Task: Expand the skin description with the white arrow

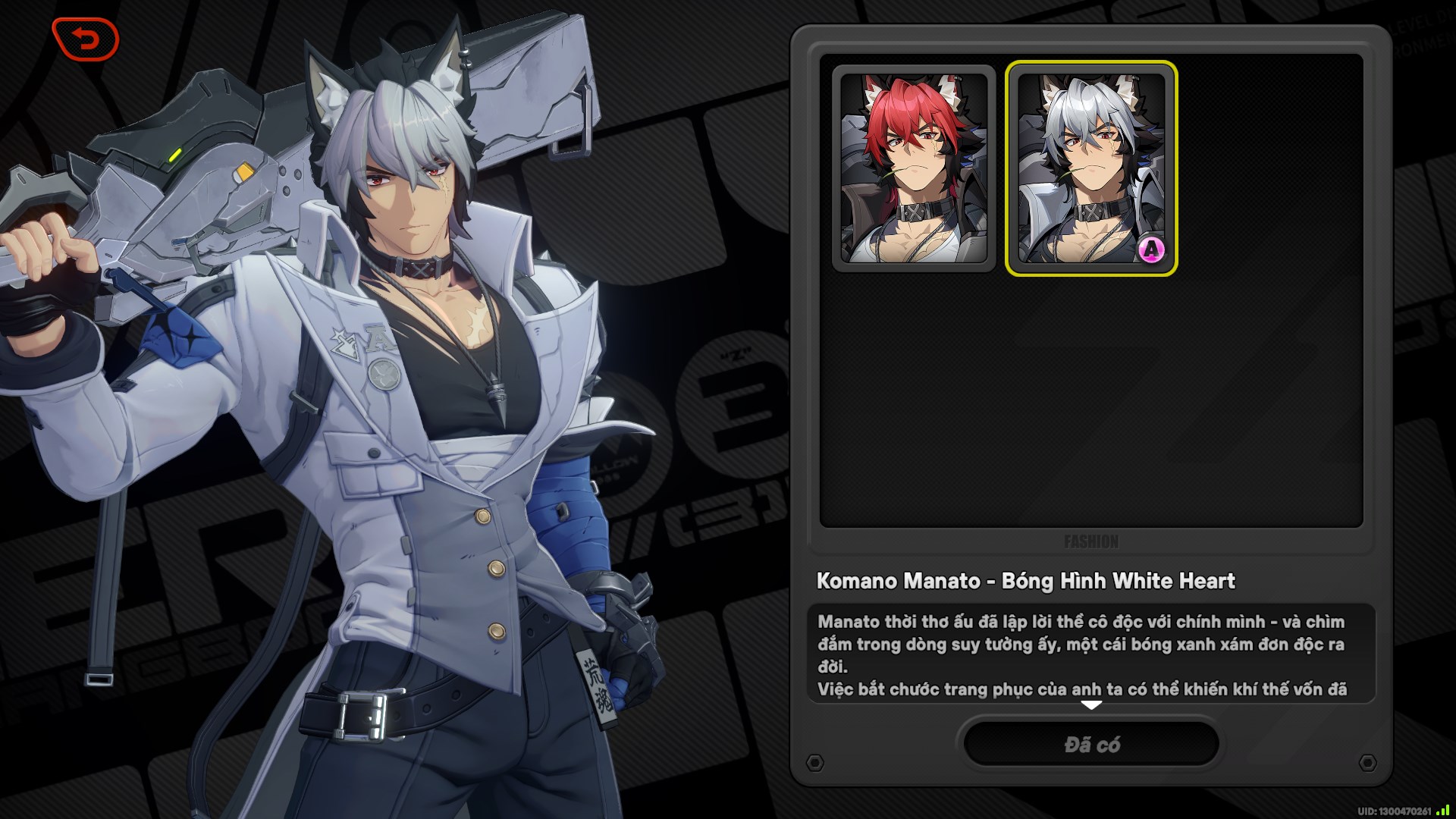Action: 1090,705
